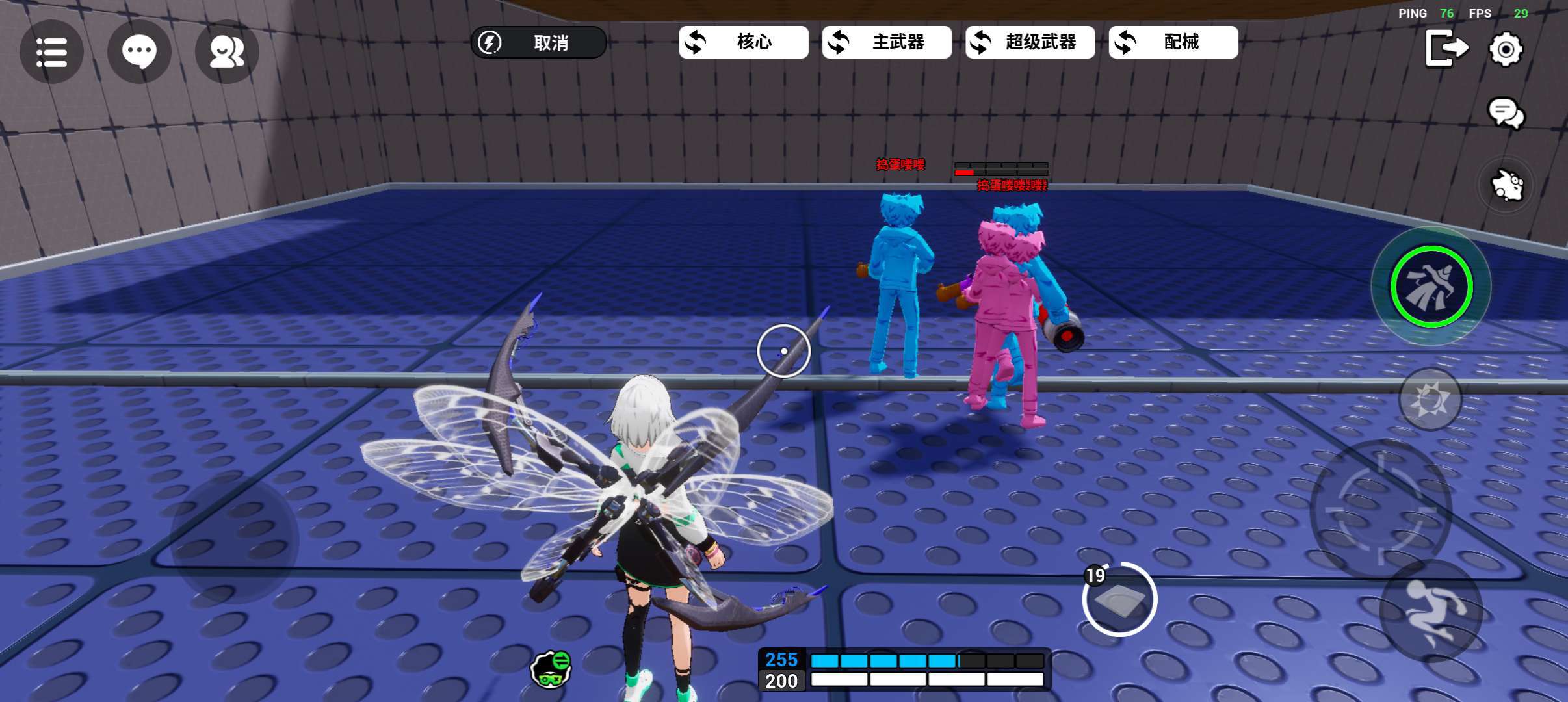Tap the green goggles mascot icon
The image size is (1568, 702).
(551, 668)
